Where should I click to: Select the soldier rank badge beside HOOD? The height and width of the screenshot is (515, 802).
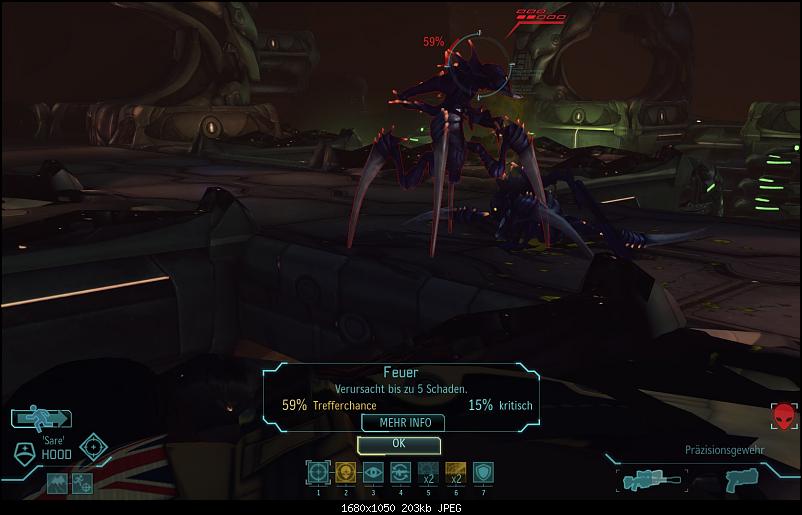(25, 450)
